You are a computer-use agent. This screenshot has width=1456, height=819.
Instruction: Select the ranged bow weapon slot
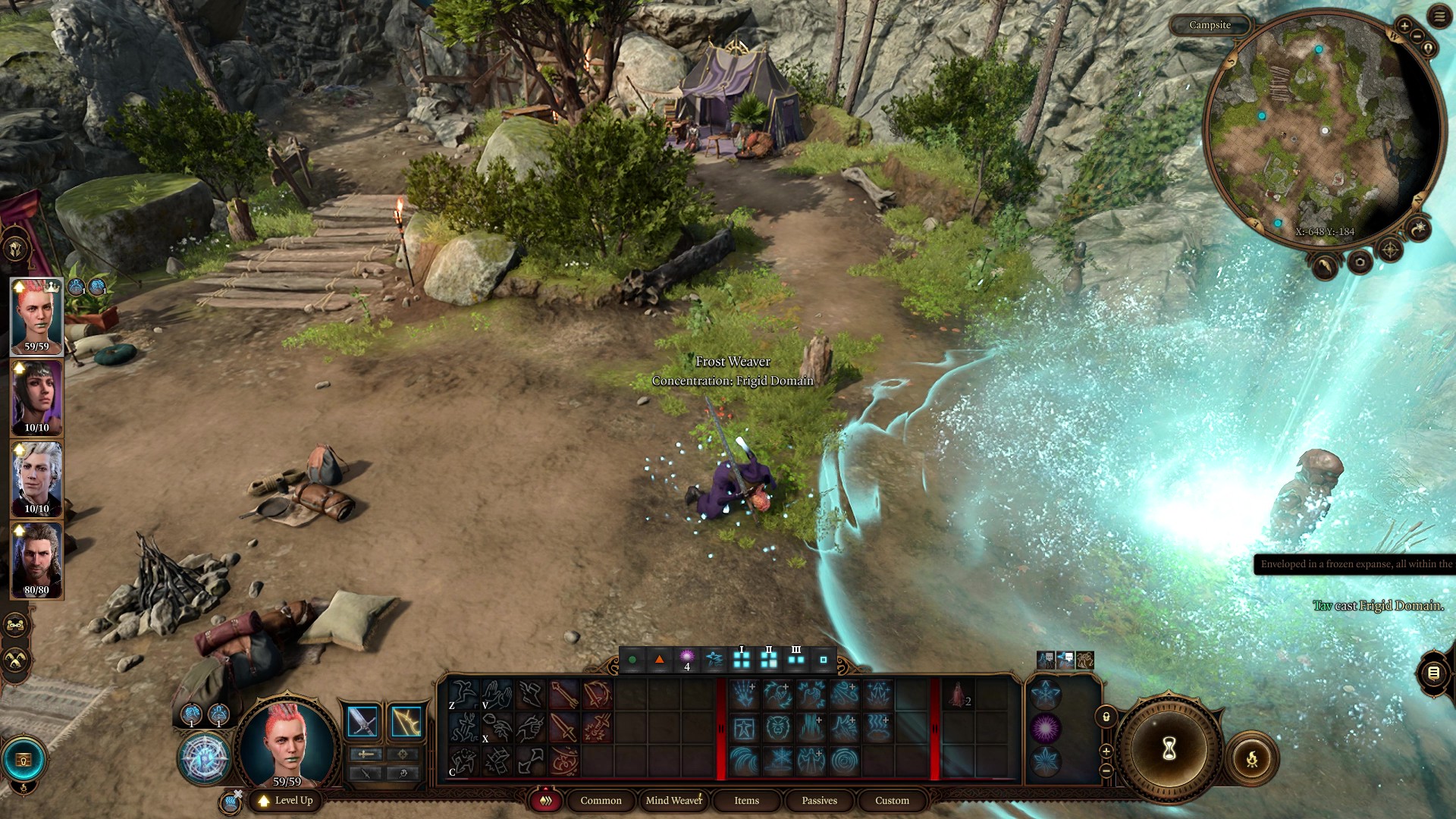click(406, 721)
